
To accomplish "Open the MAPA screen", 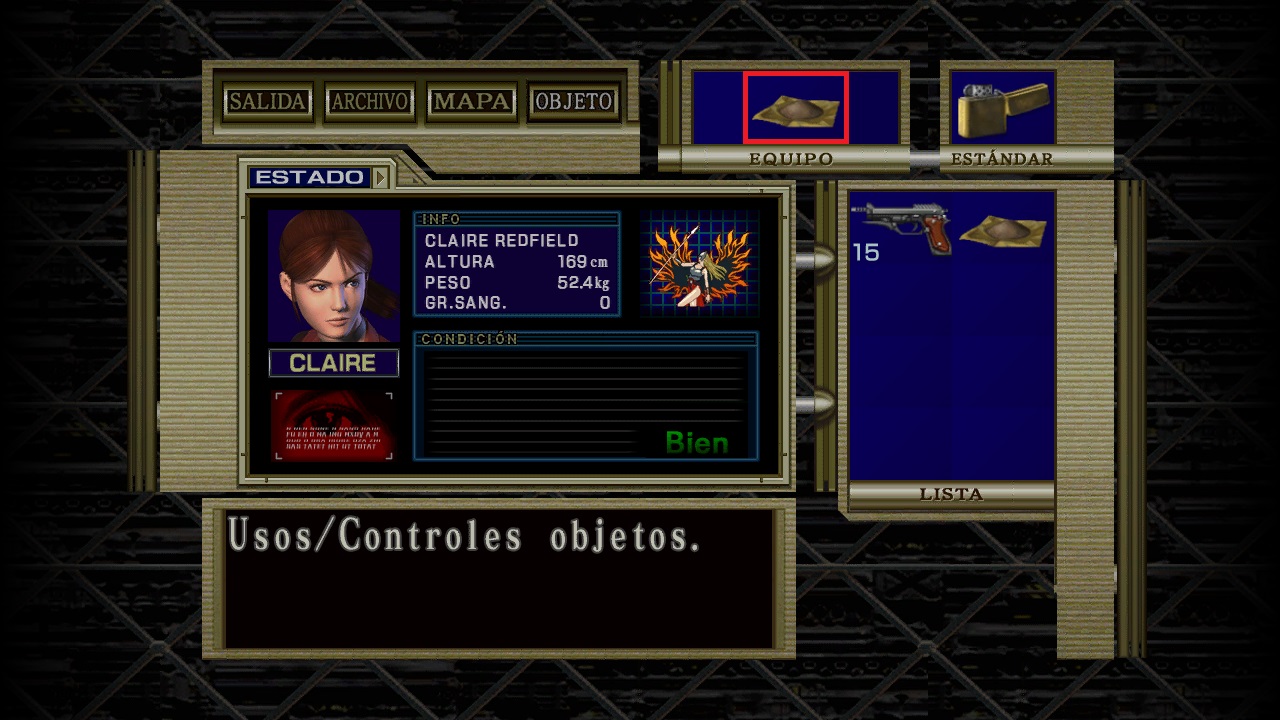I will point(472,102).
